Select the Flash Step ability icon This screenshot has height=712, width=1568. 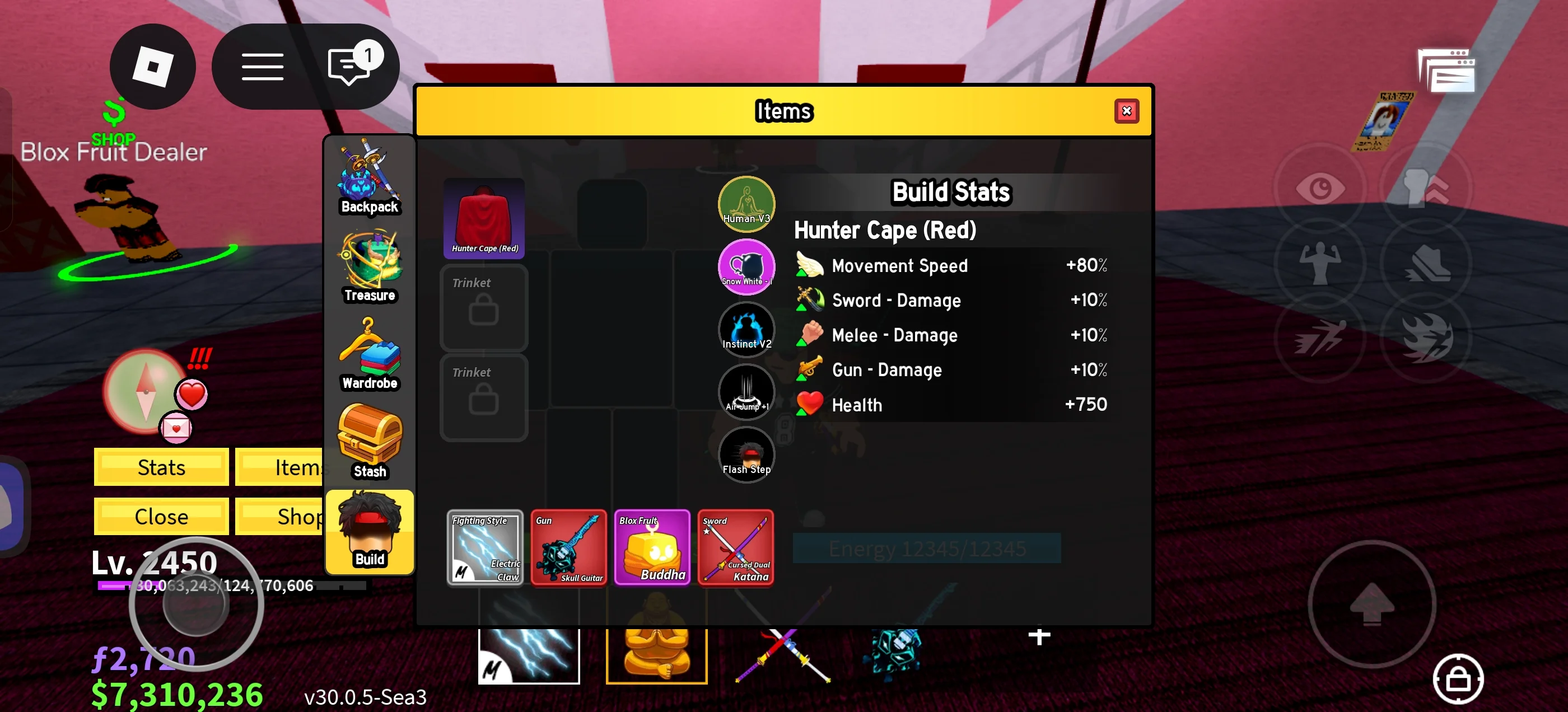(x=746, y=455)
